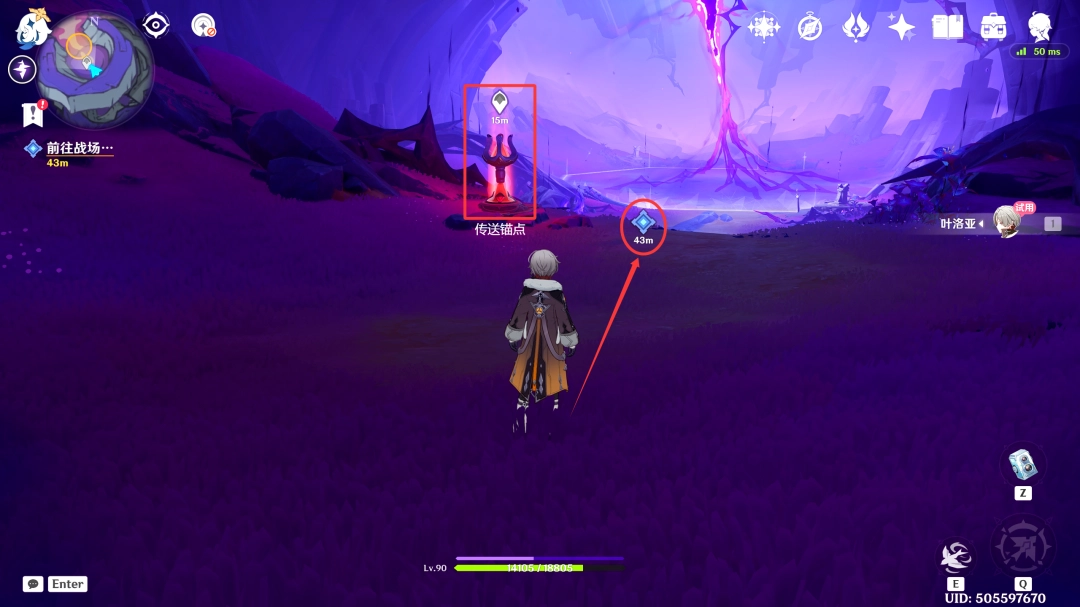Open the sparkle wish icon

tap(901, 27)
